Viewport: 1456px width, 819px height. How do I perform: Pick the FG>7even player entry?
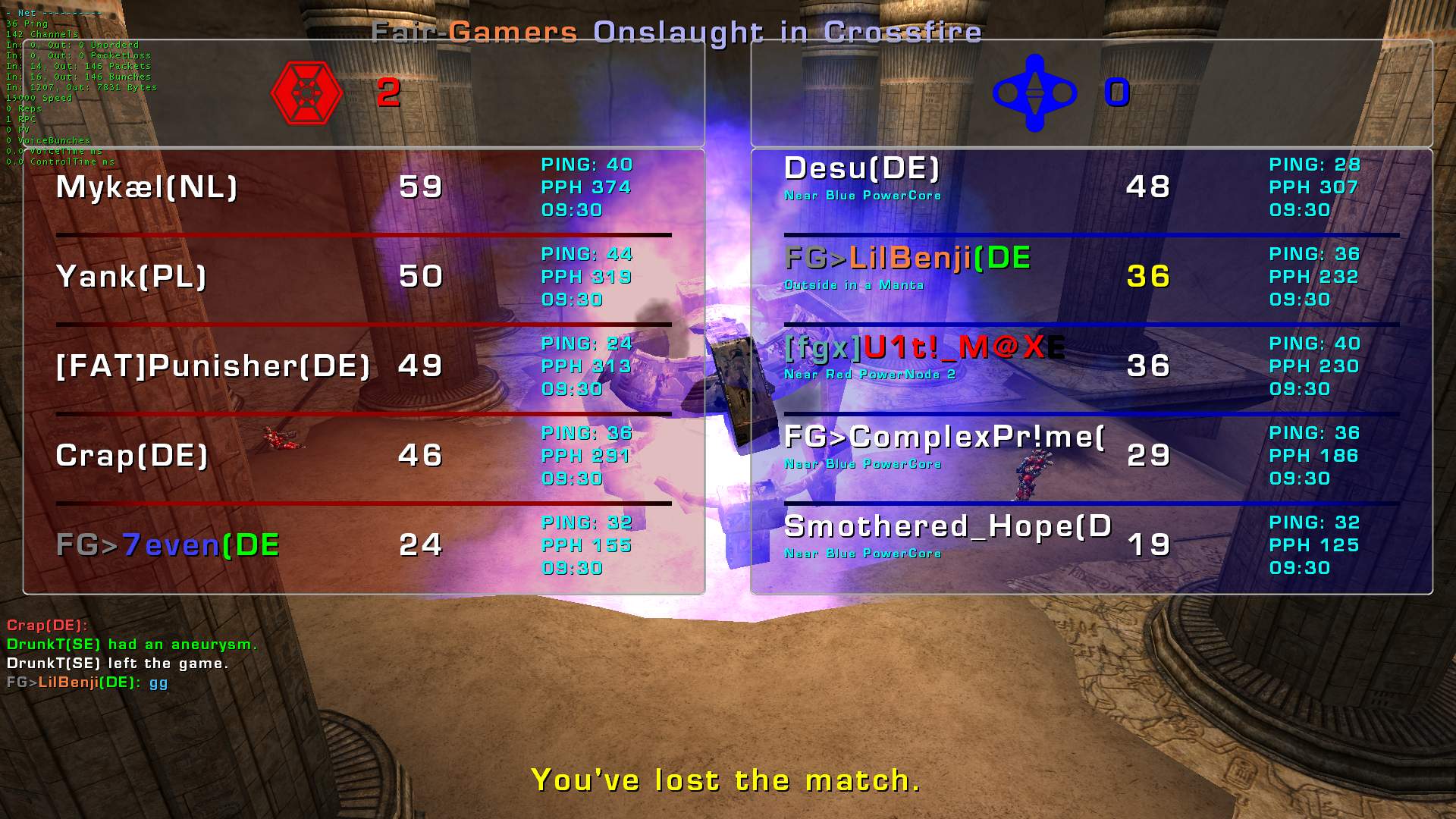(x=168, y=545)
